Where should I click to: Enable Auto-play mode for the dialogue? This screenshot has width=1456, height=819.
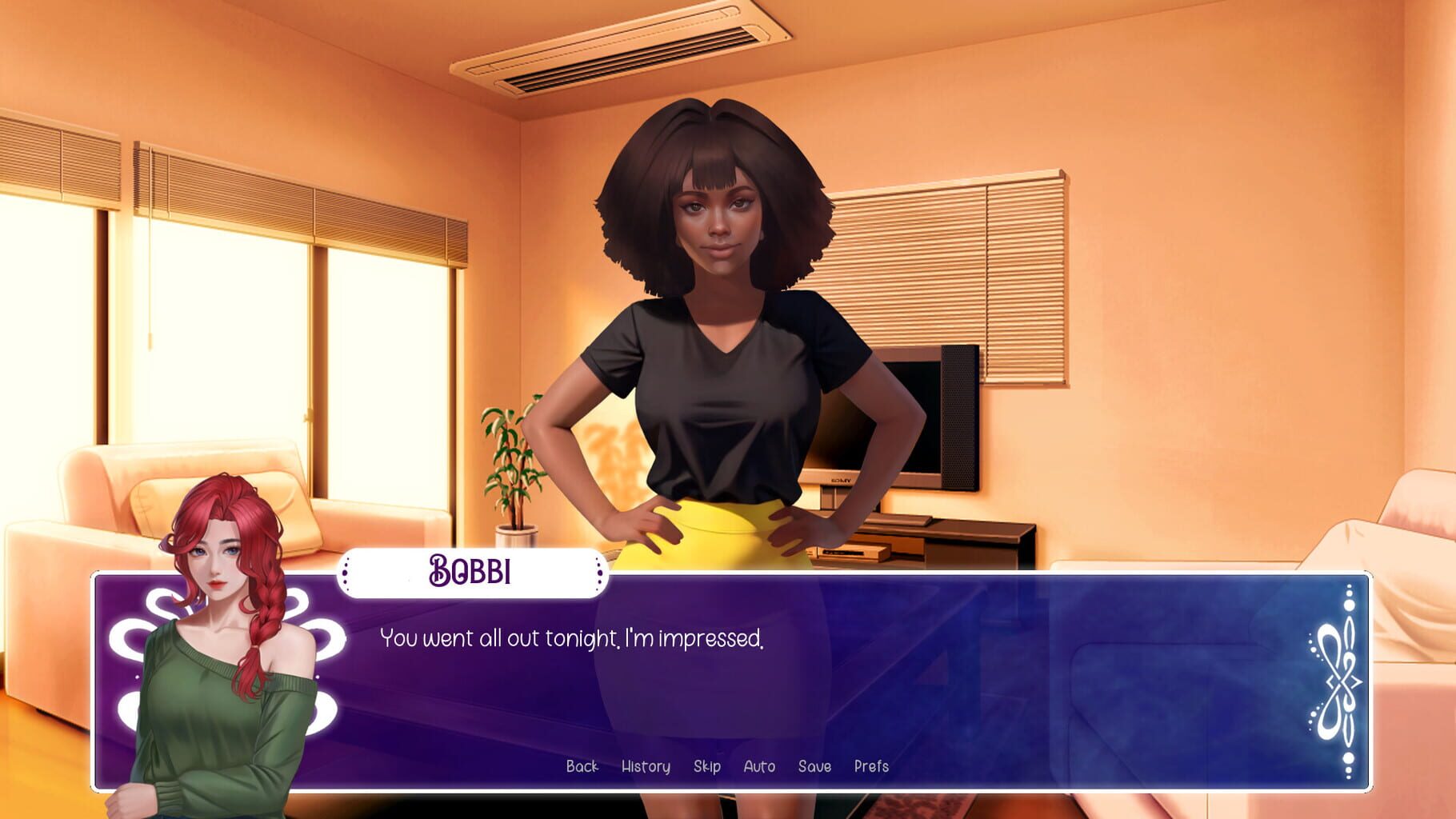[758, 766]
